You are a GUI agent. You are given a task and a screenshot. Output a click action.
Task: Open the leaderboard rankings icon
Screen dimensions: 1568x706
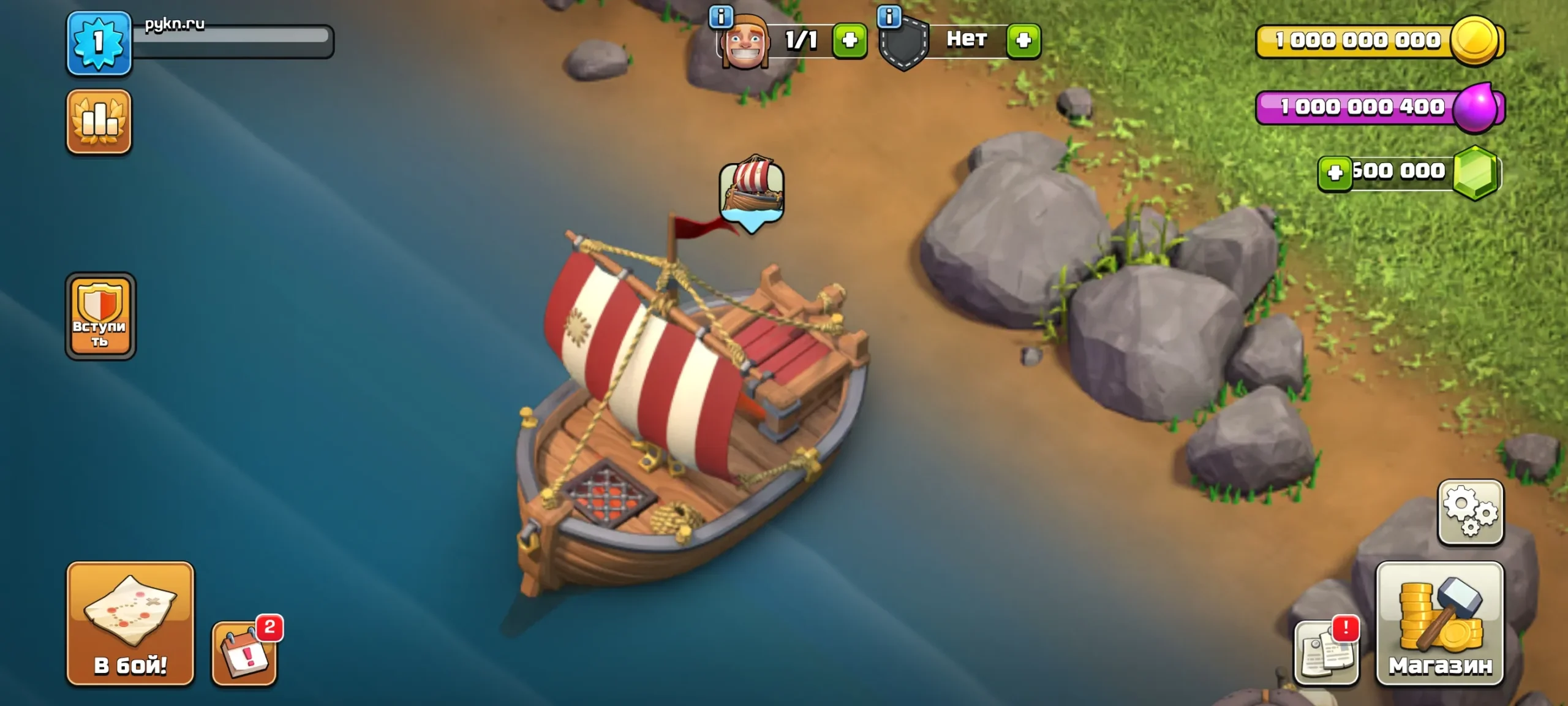(99, 122)
